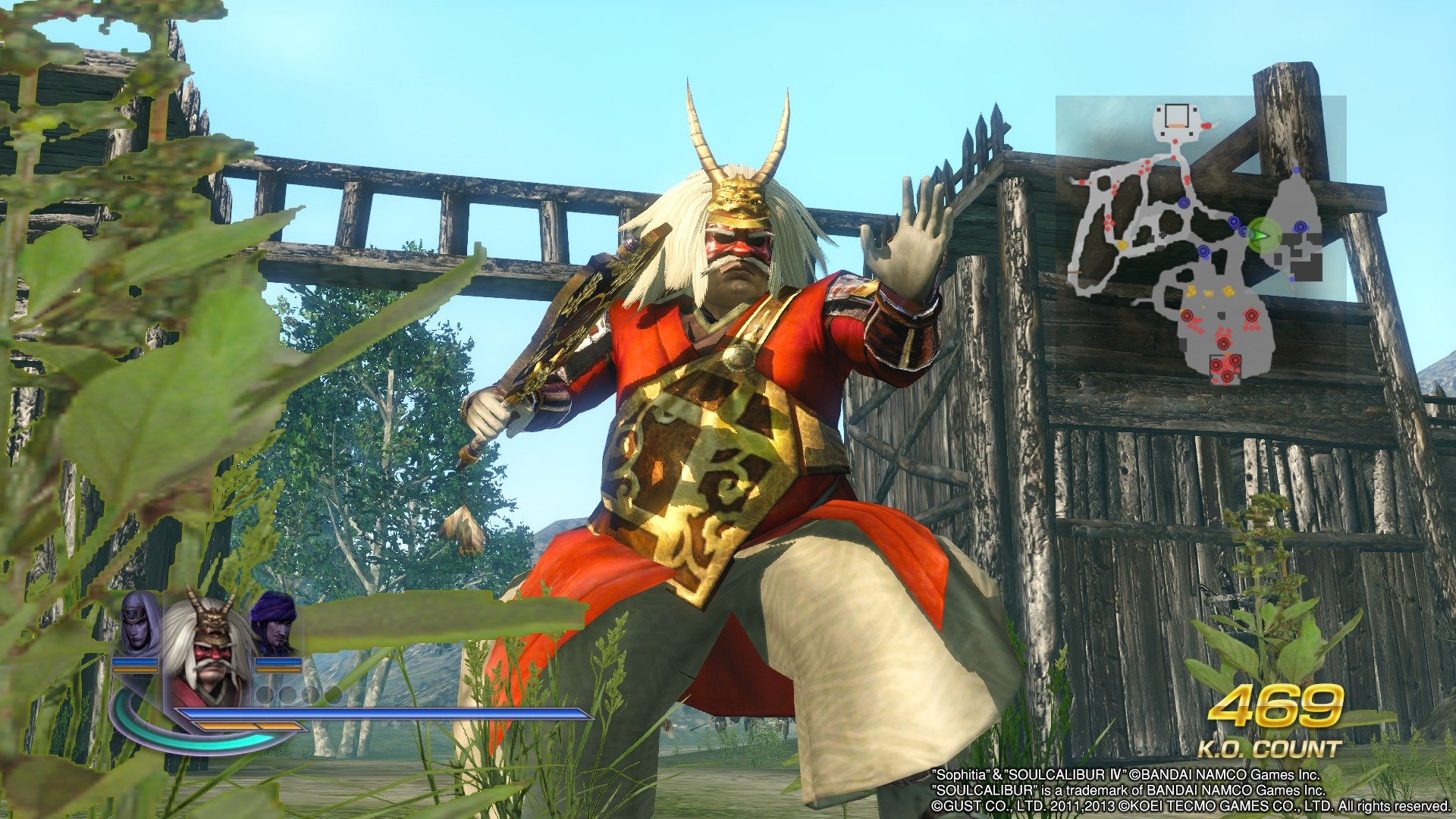Click the first empty skill circle slot
Image resolution: width=1456 pixels, height=819 pixels.
[x=266, y=695]
